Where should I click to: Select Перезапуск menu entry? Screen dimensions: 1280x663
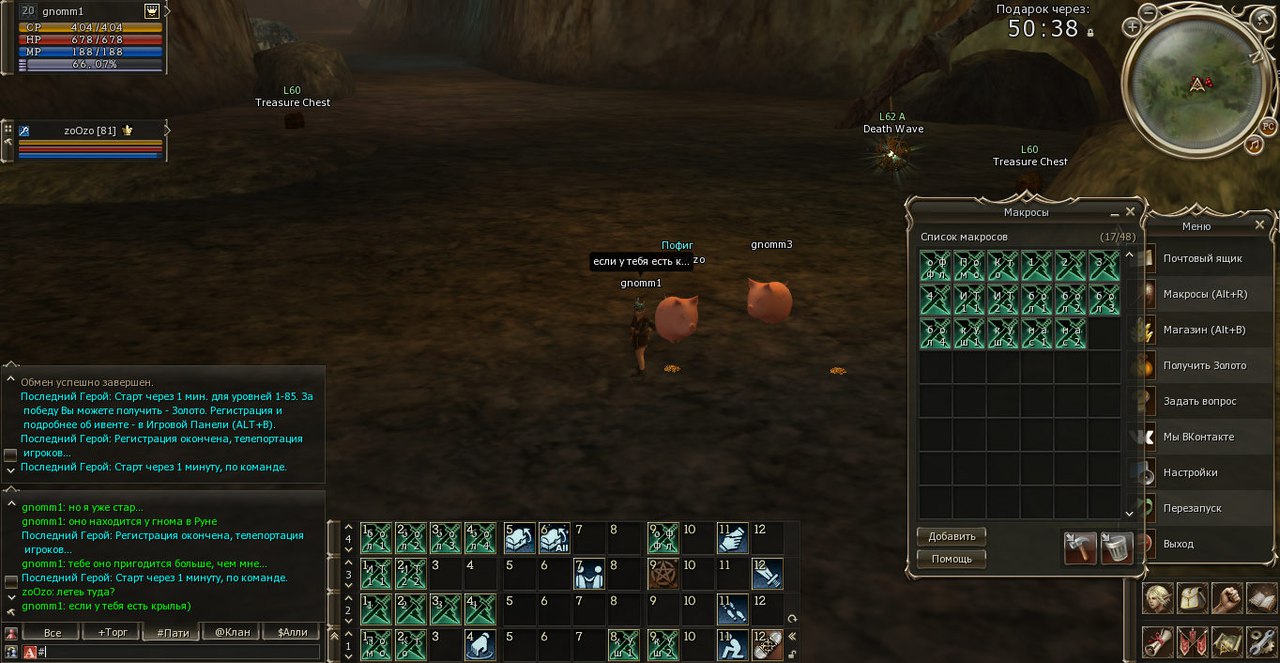pos(1192,508)
